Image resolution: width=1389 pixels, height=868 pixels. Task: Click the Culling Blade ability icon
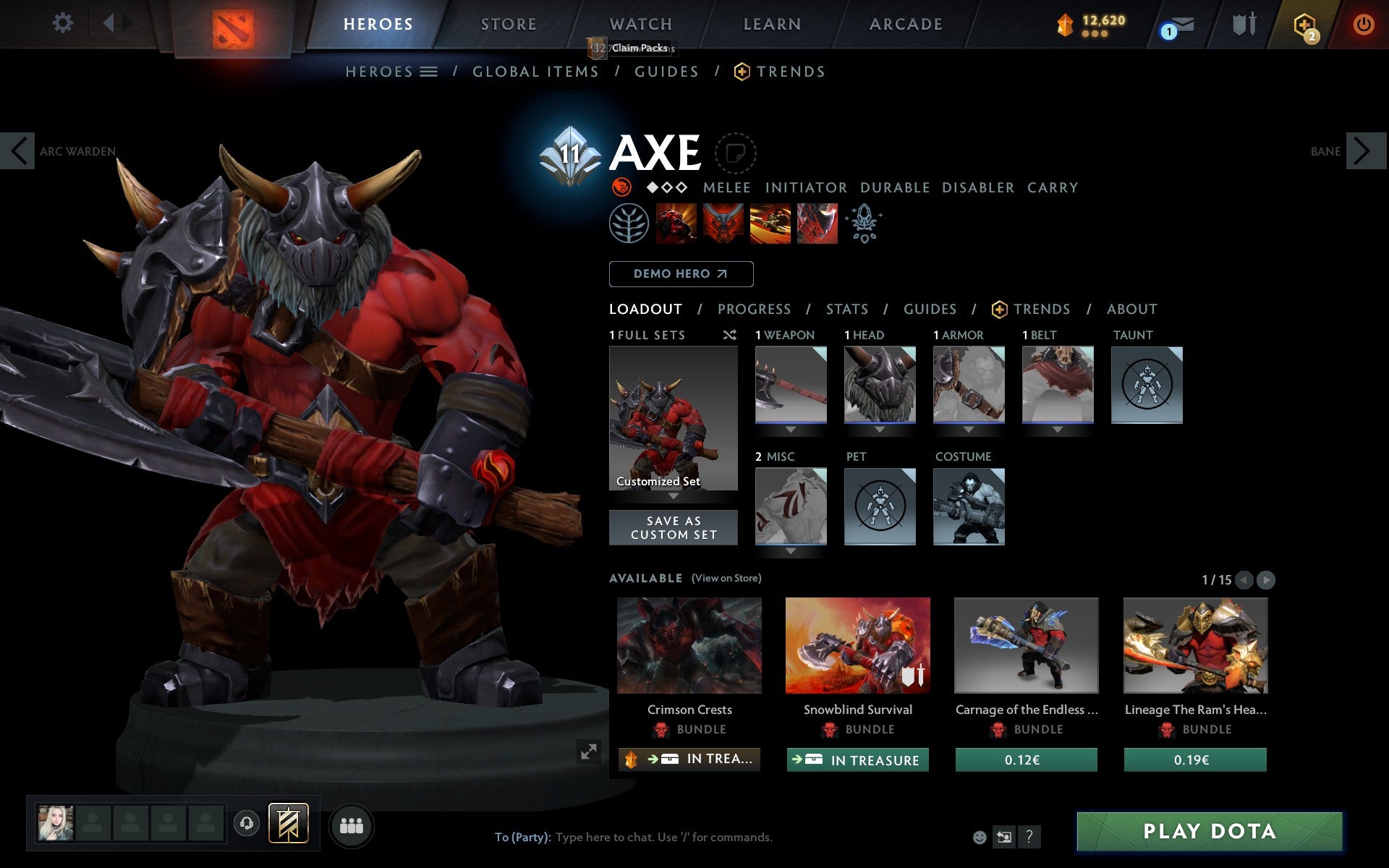[817, 224]
